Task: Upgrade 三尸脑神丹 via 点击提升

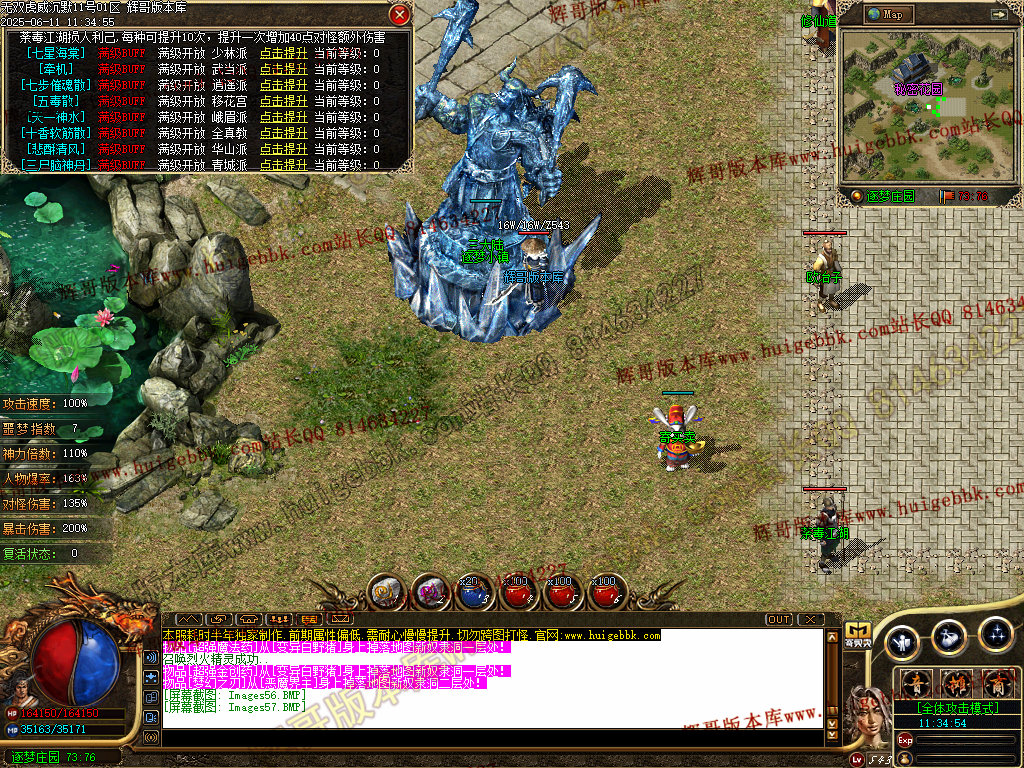Action: tap(283, 164)
